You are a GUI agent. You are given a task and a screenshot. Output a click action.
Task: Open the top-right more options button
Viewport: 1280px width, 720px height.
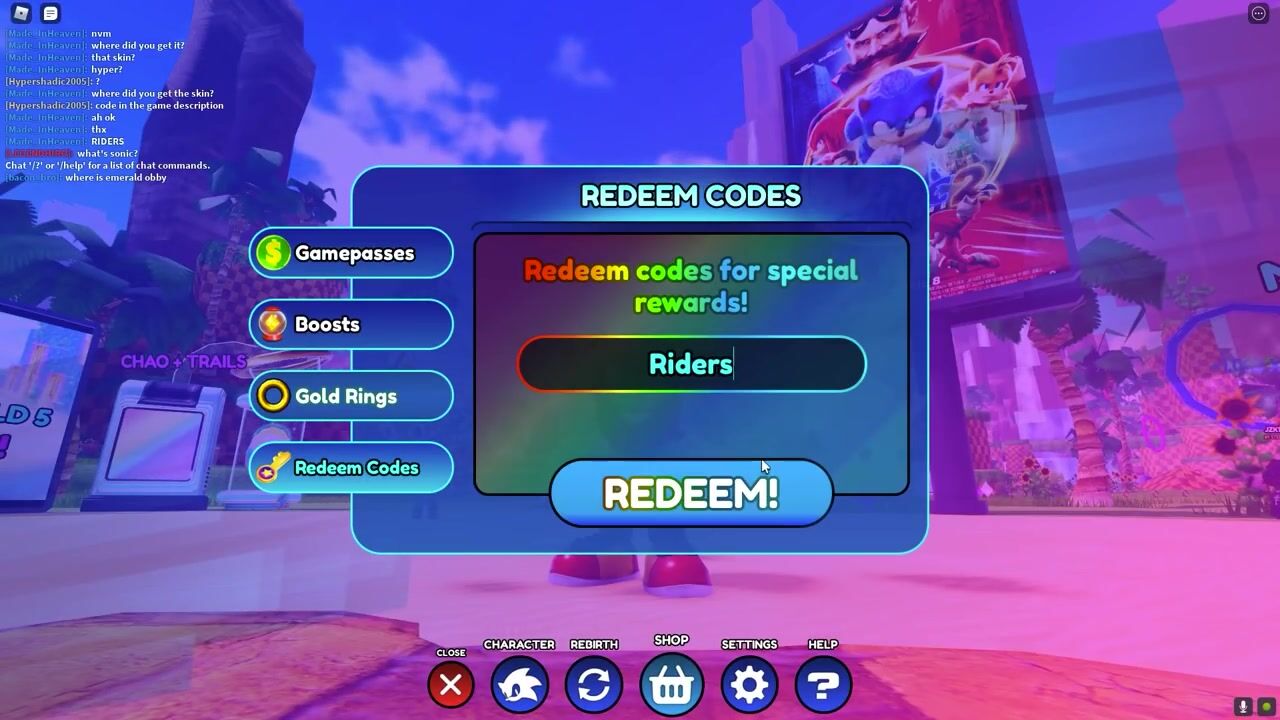tap(1258, 13)
